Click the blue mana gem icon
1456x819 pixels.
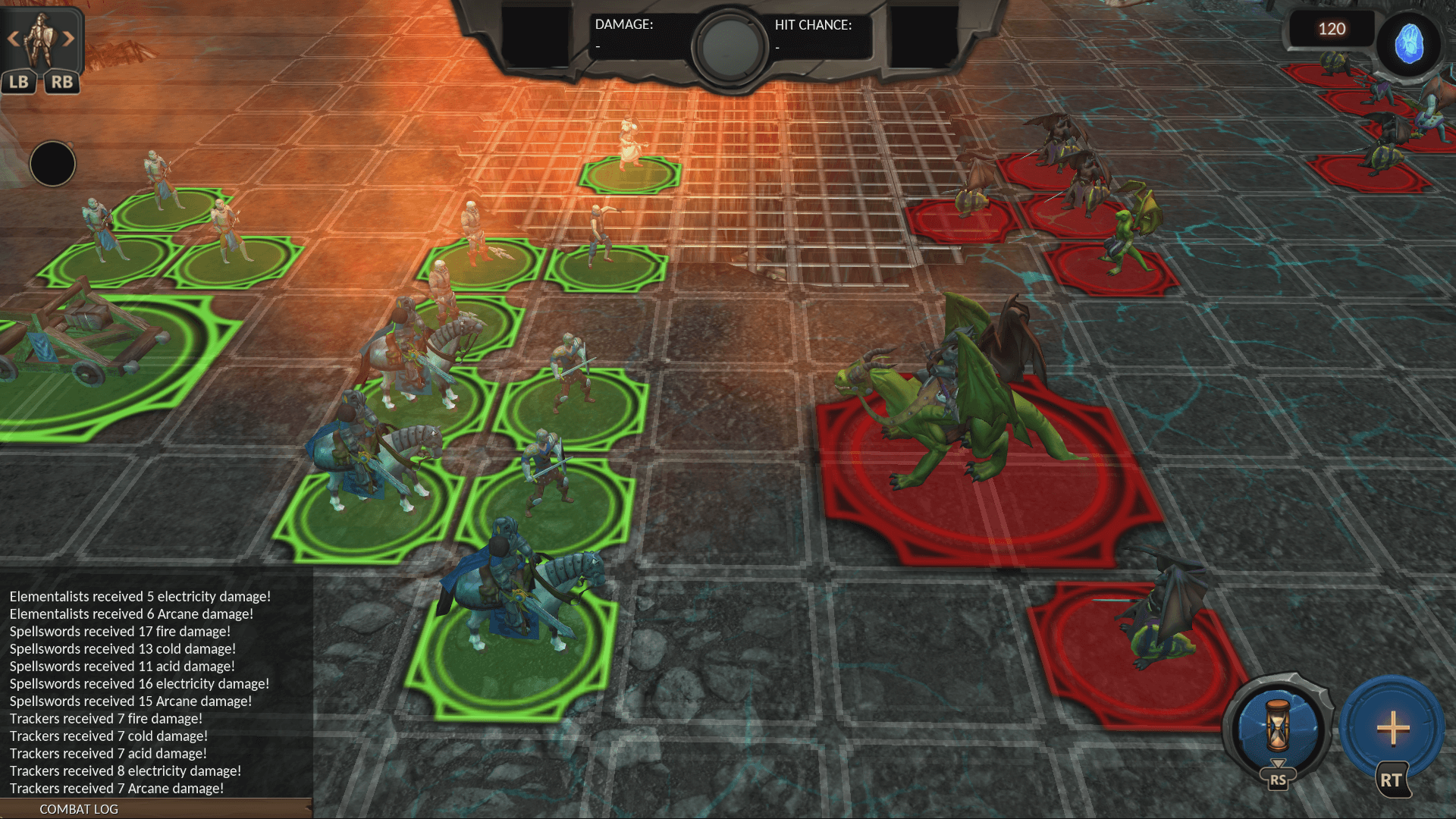(x=1410, y=44)
